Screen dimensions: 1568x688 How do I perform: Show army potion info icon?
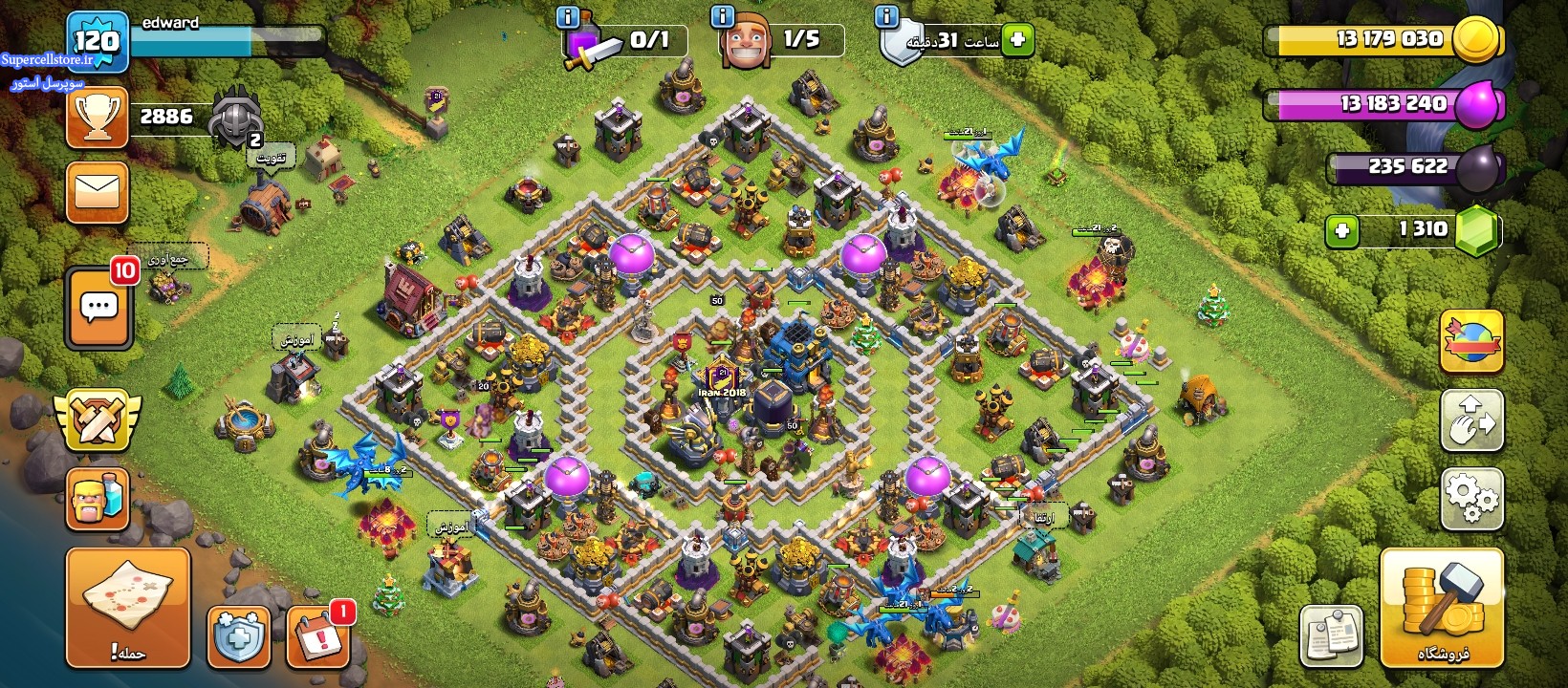pos(567,16)
